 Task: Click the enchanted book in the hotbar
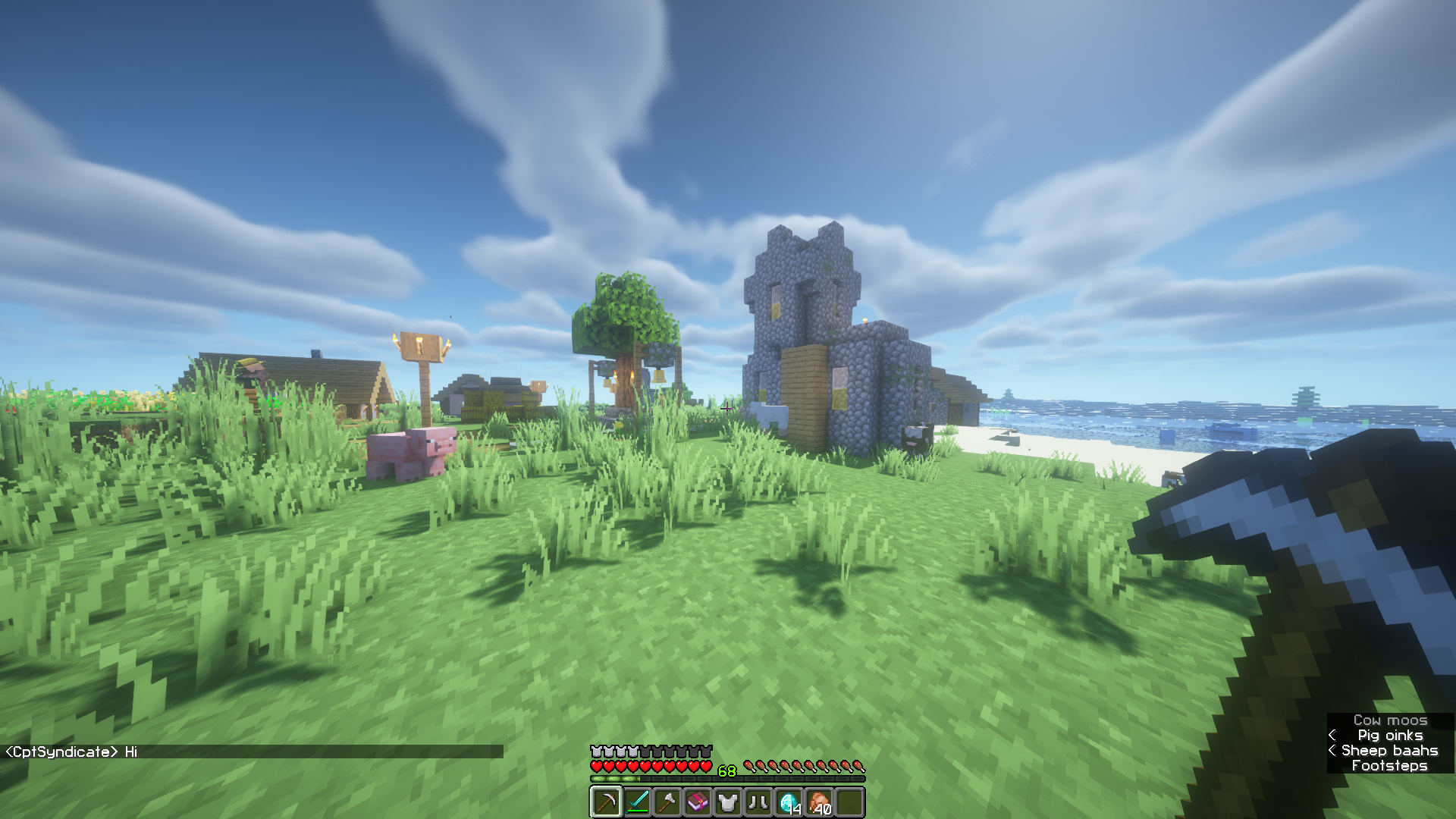point(698,802)
